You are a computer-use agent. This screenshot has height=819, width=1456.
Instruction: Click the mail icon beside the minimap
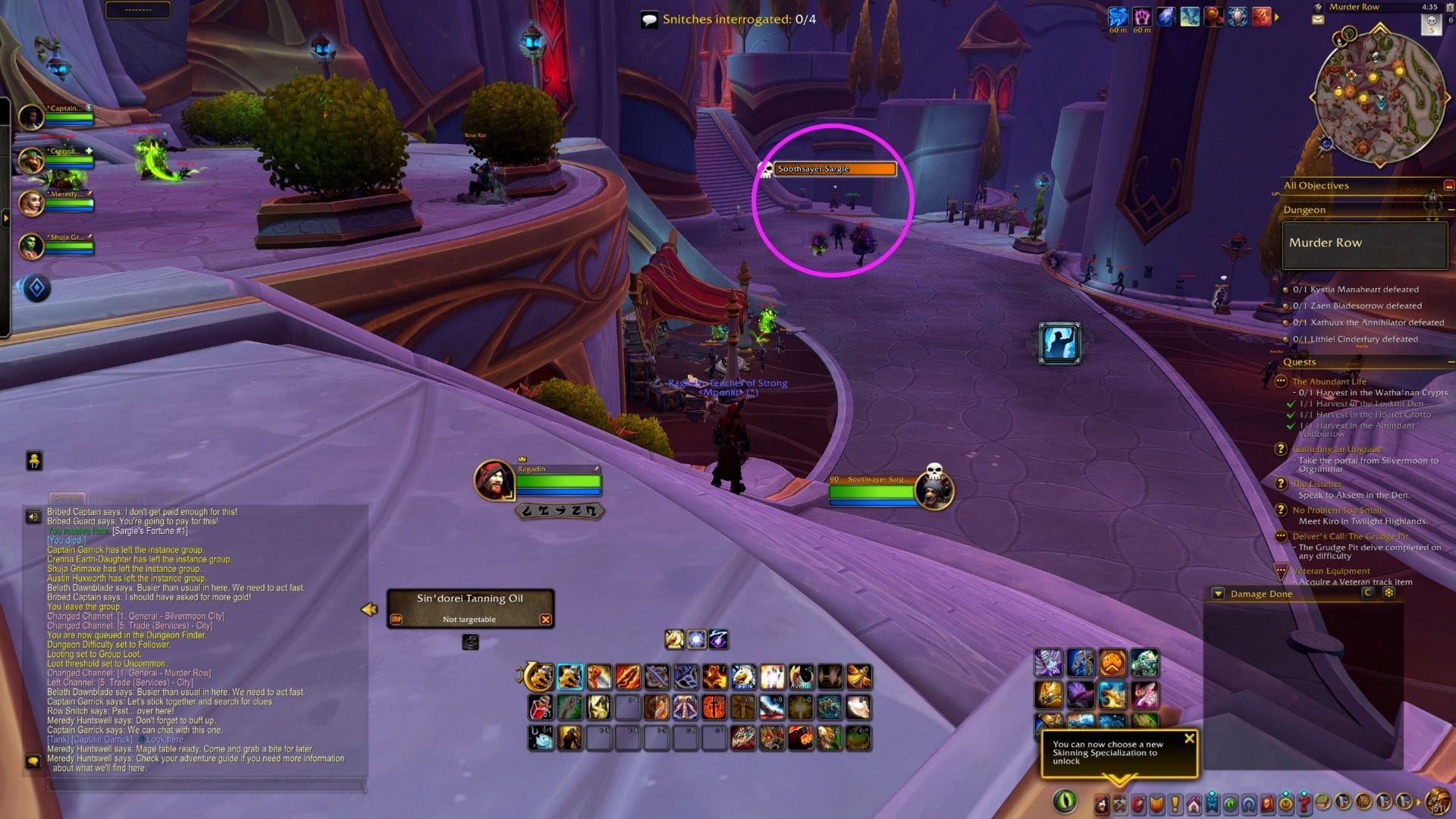(x=1318, y=20)
